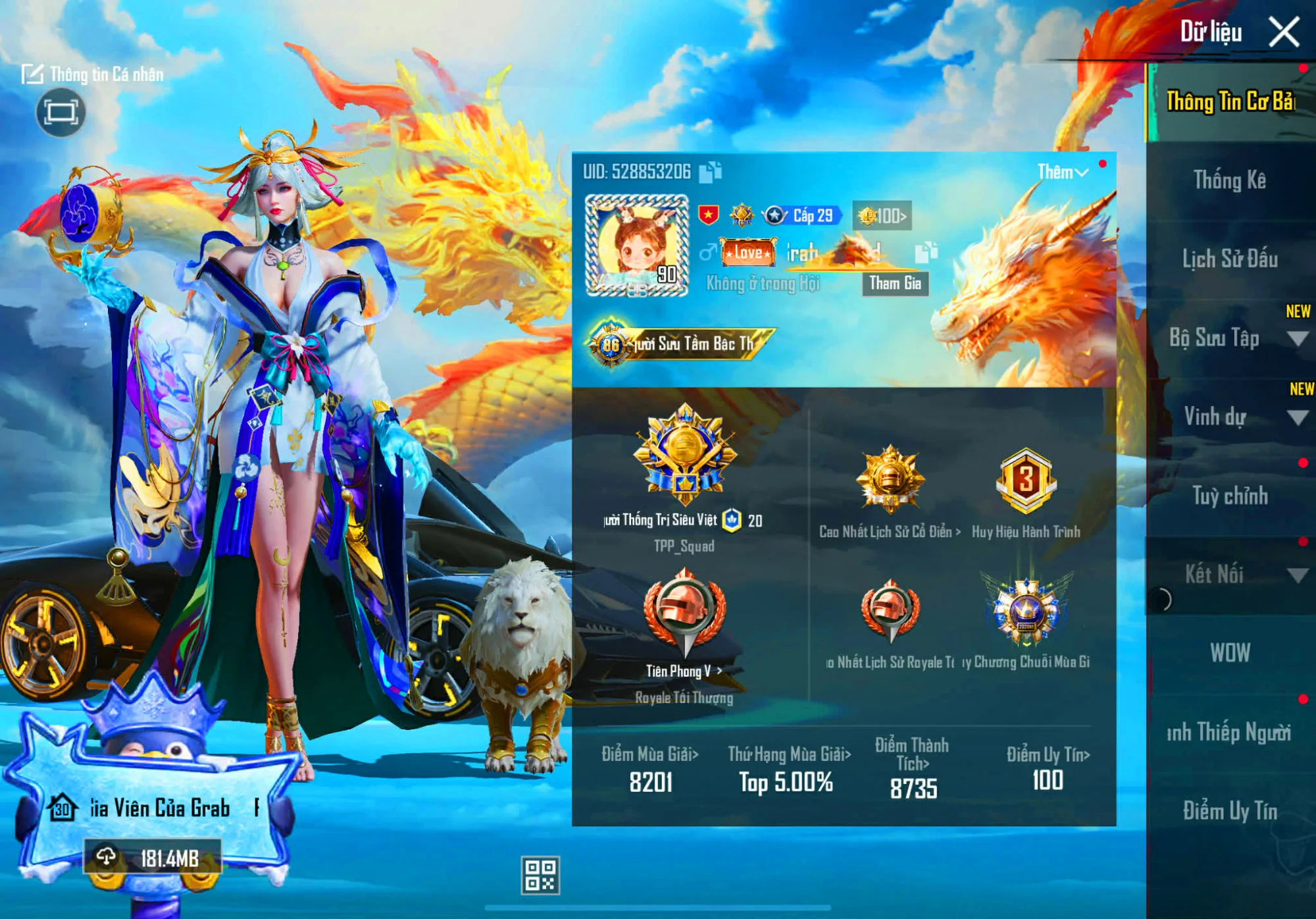Select the Thông Tin Cơ Bản tab
This screenshot has height=919, width=1316.
(1229, 102)
